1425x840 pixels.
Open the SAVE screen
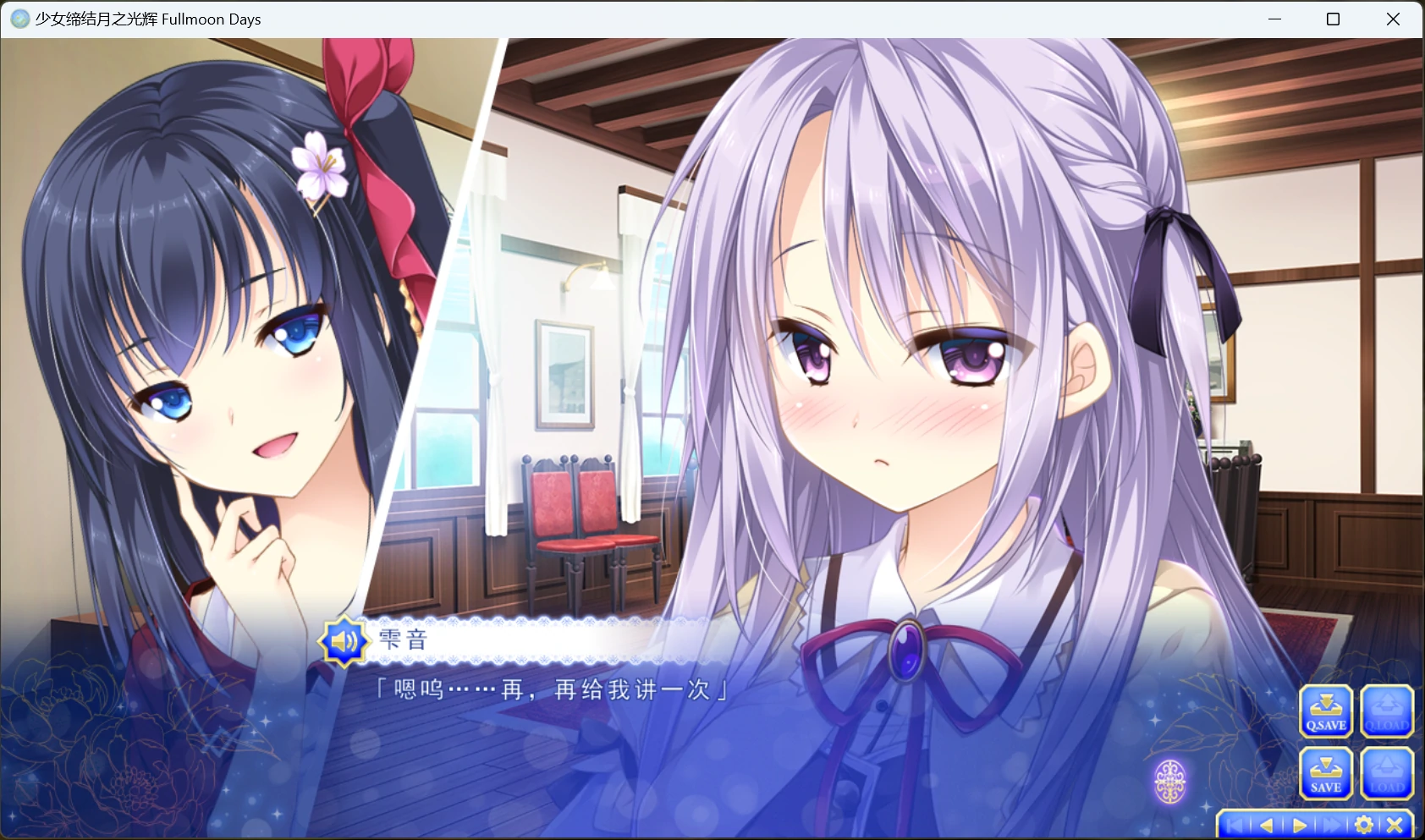click(x=1324, y=772)
